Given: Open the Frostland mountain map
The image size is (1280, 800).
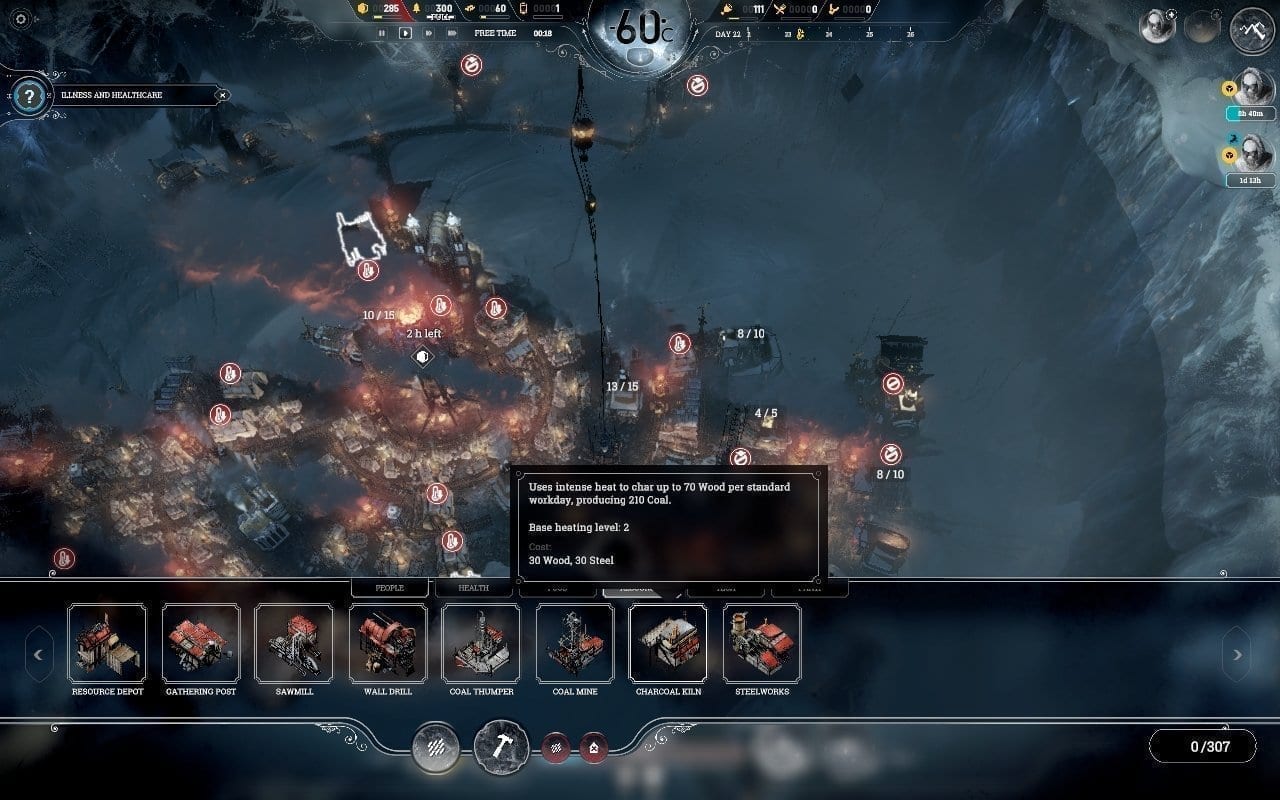Looking at the screenshot, I should tap(1251, 30).
